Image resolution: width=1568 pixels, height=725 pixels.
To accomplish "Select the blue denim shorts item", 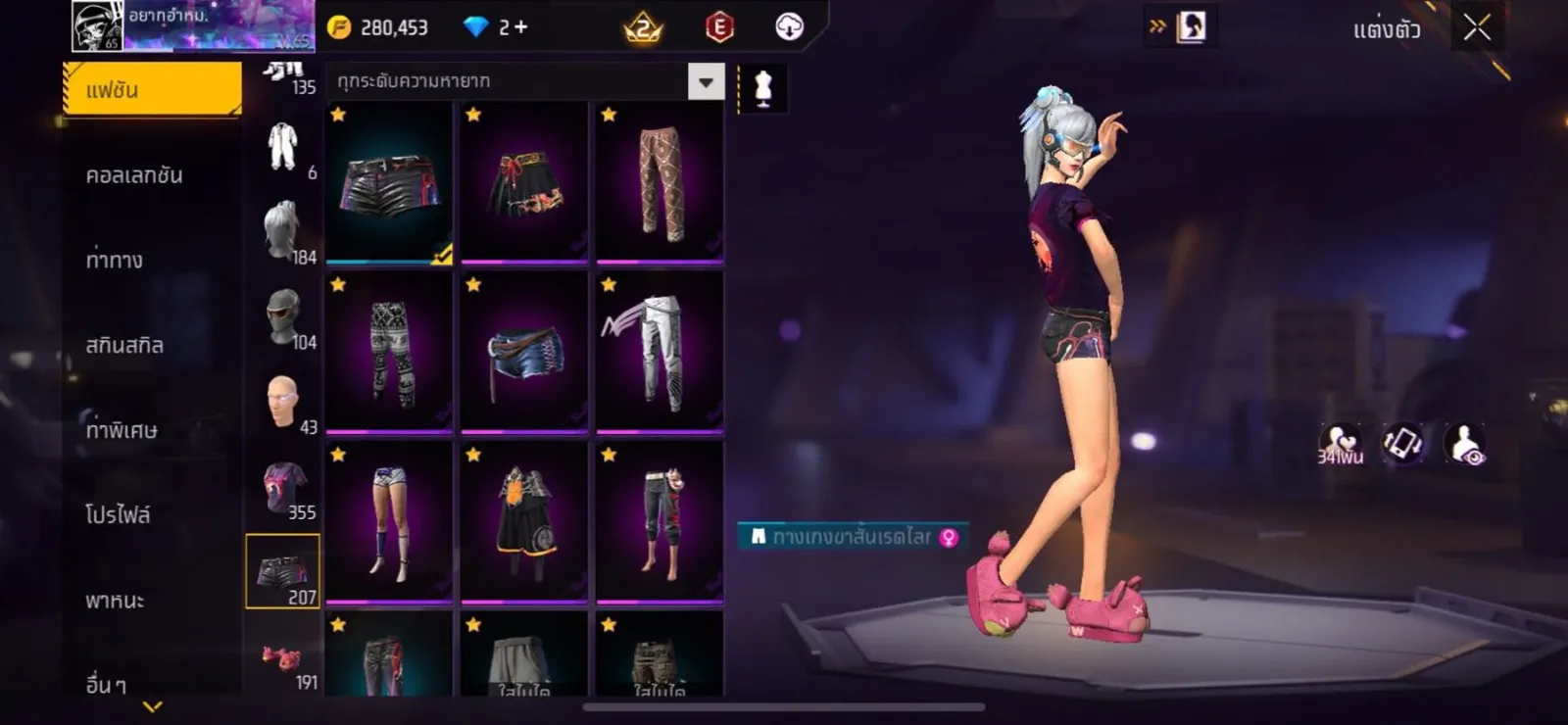I will point(524,353).
